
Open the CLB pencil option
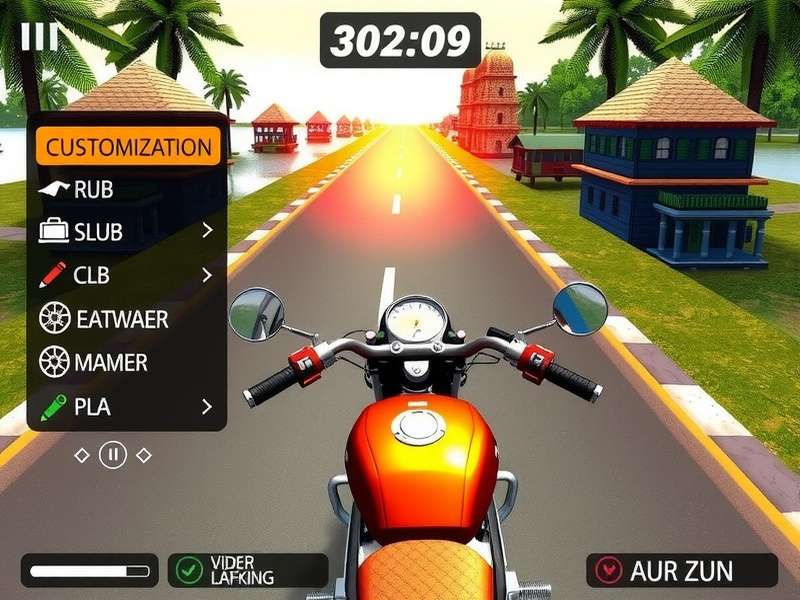pyautogui.click(x=127, y=275)
